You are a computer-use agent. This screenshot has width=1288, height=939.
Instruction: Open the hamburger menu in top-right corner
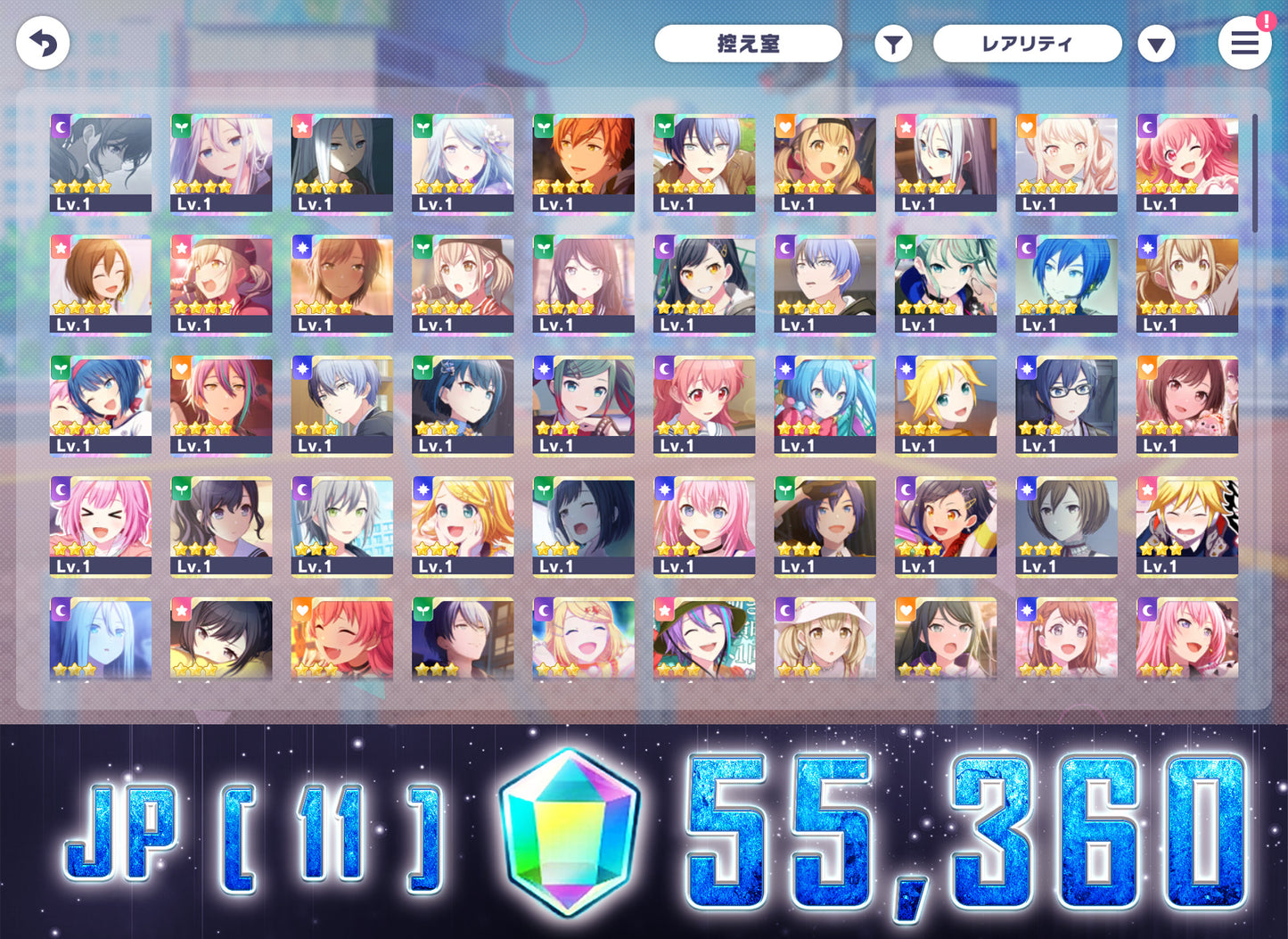(1245, 43)
